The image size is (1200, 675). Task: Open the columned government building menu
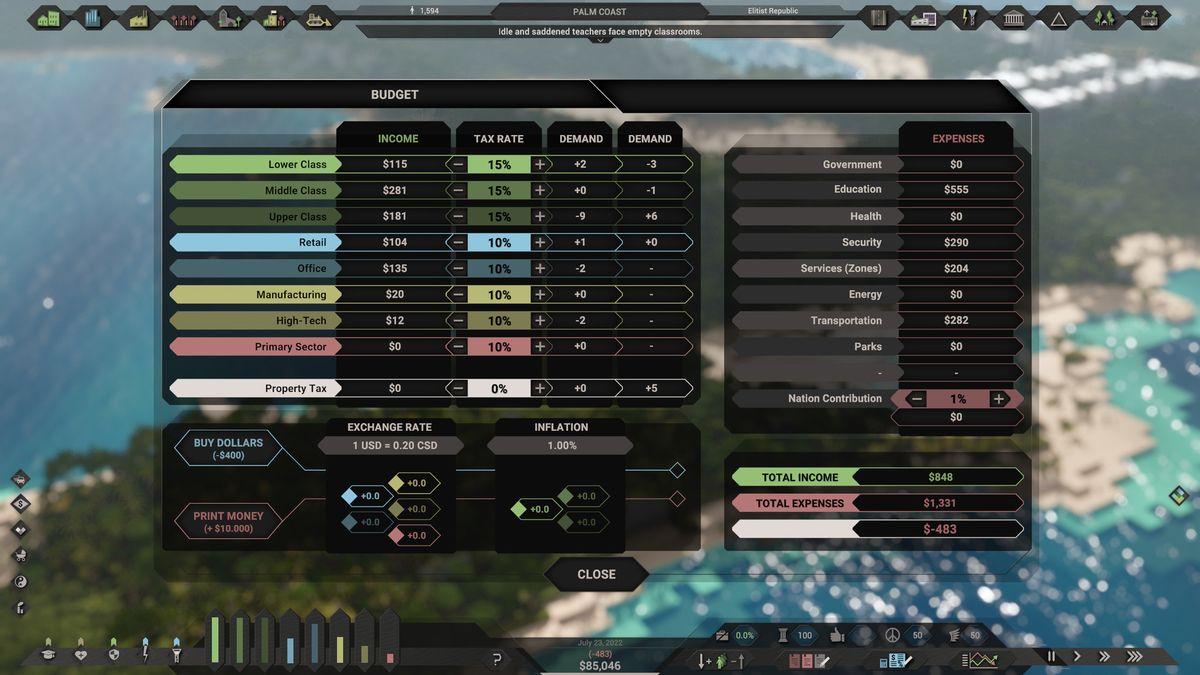point(1012,18)
